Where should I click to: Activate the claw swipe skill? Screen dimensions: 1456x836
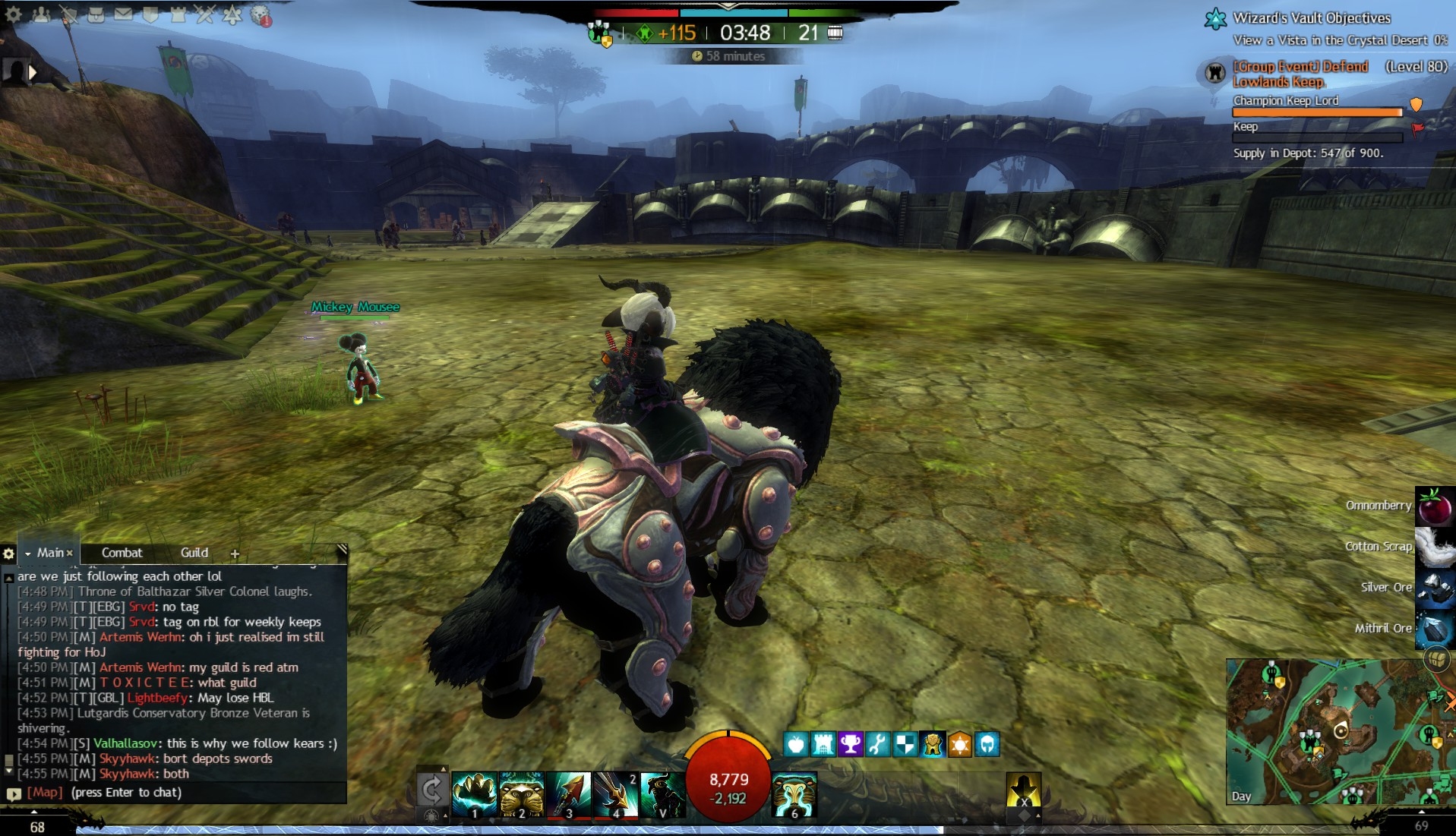click(x=474, y=795)
